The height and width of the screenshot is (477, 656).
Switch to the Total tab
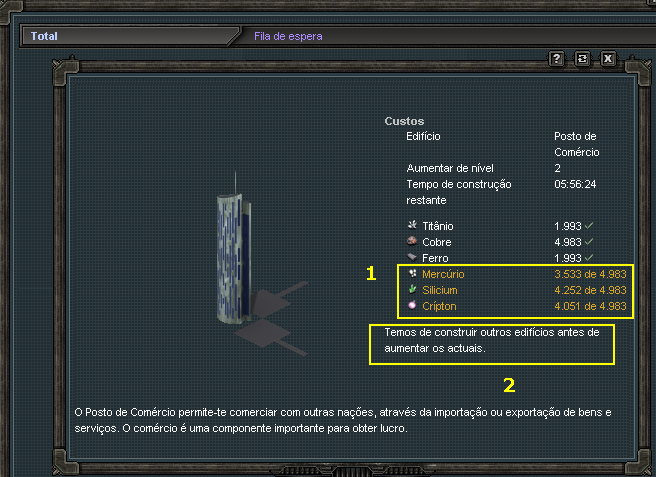[44, 36]
